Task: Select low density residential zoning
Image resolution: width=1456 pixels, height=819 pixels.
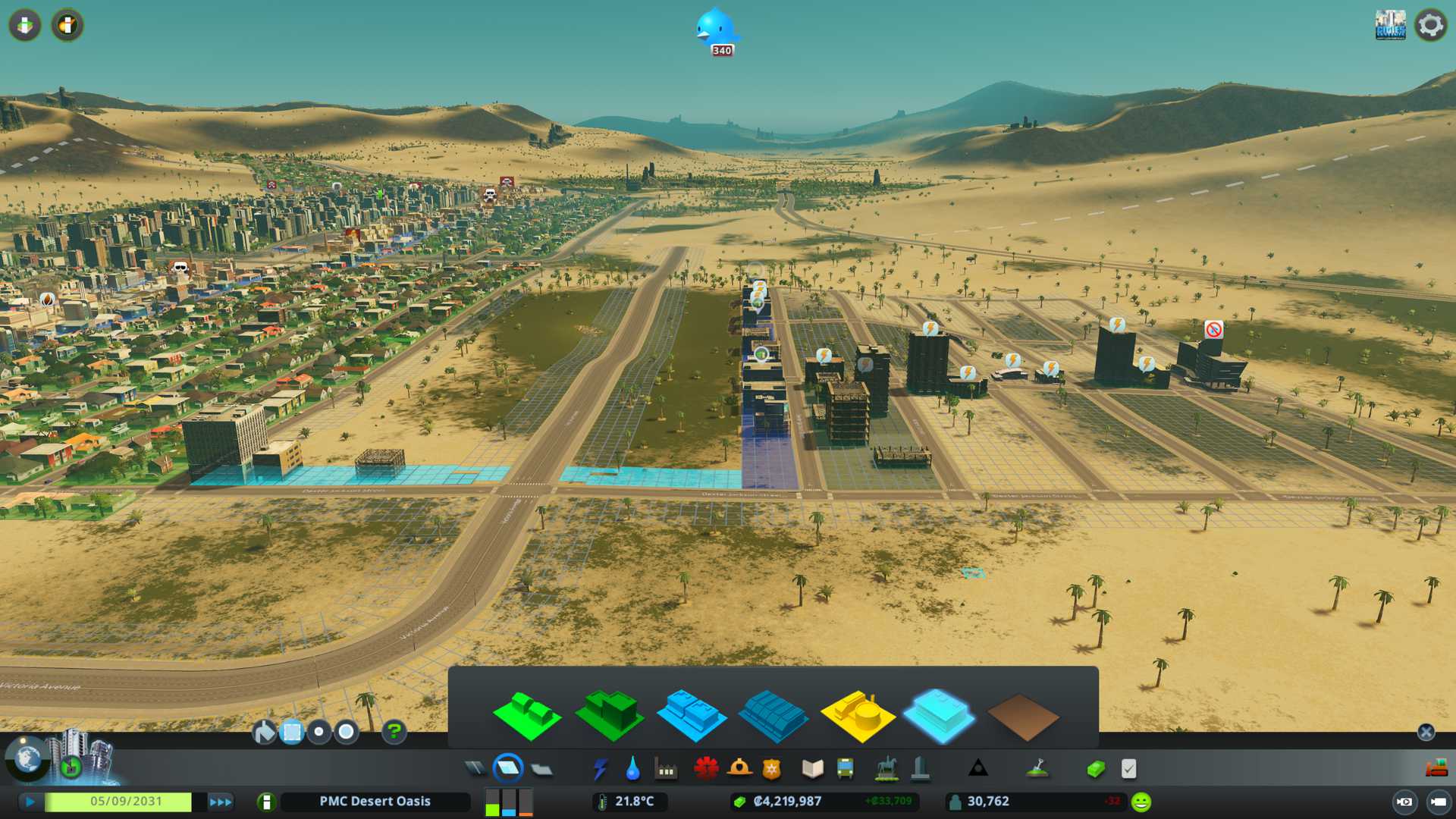Action: 527,715
